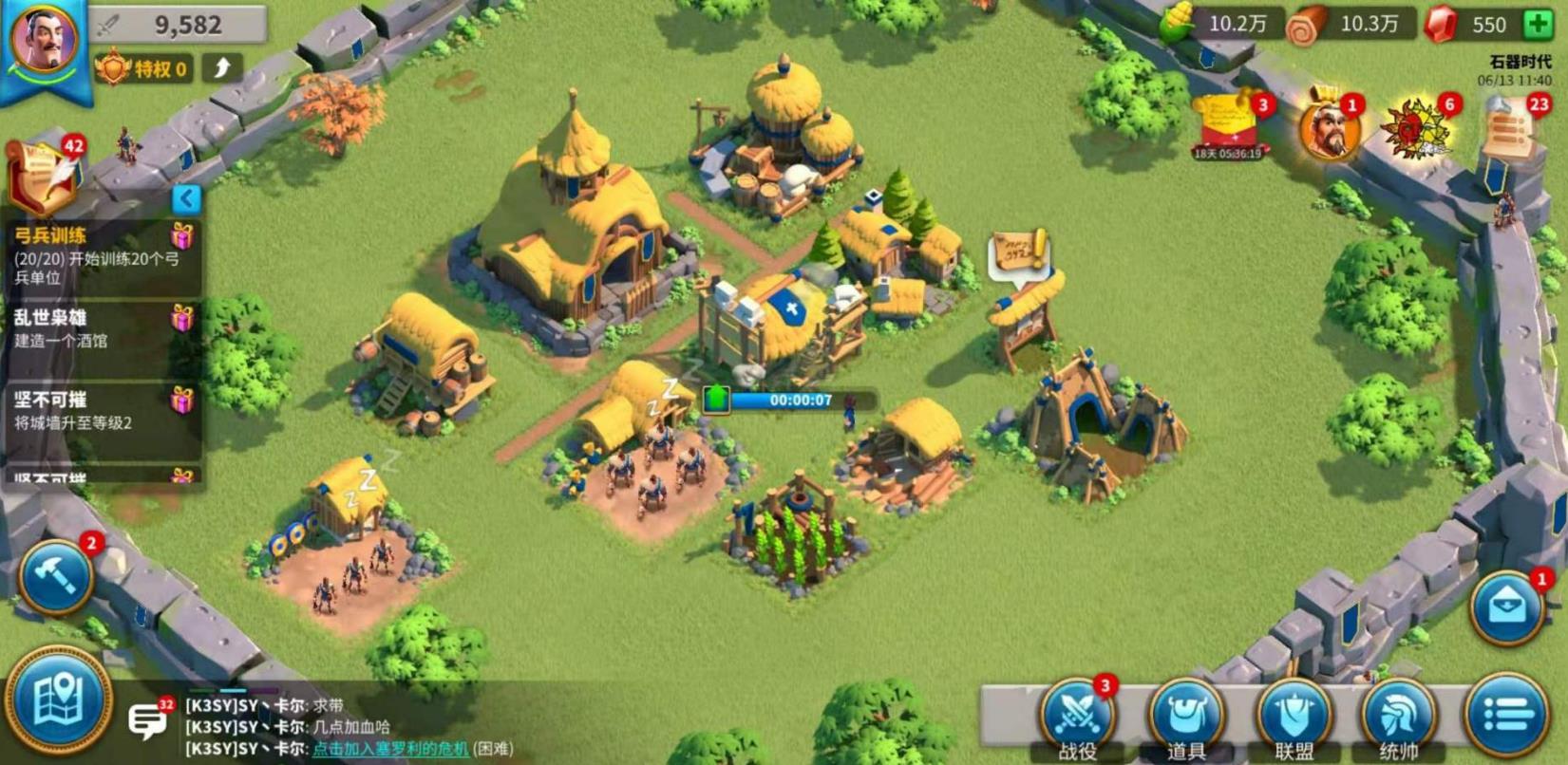1568x765 pixels.
Task: Switch to the world map view
Action: (58, 701)
